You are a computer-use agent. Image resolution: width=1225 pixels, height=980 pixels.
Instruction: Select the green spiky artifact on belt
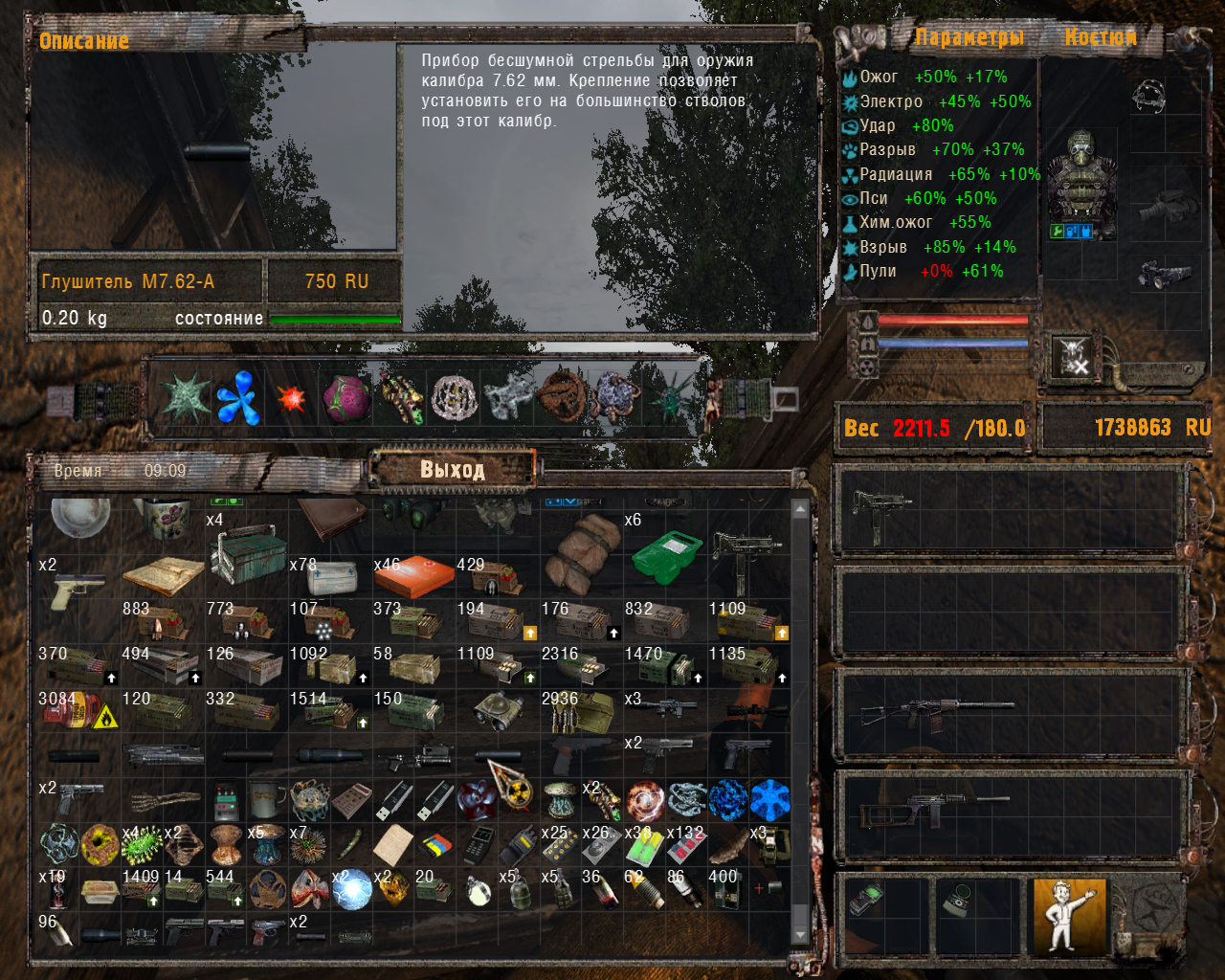click(185, 397)
